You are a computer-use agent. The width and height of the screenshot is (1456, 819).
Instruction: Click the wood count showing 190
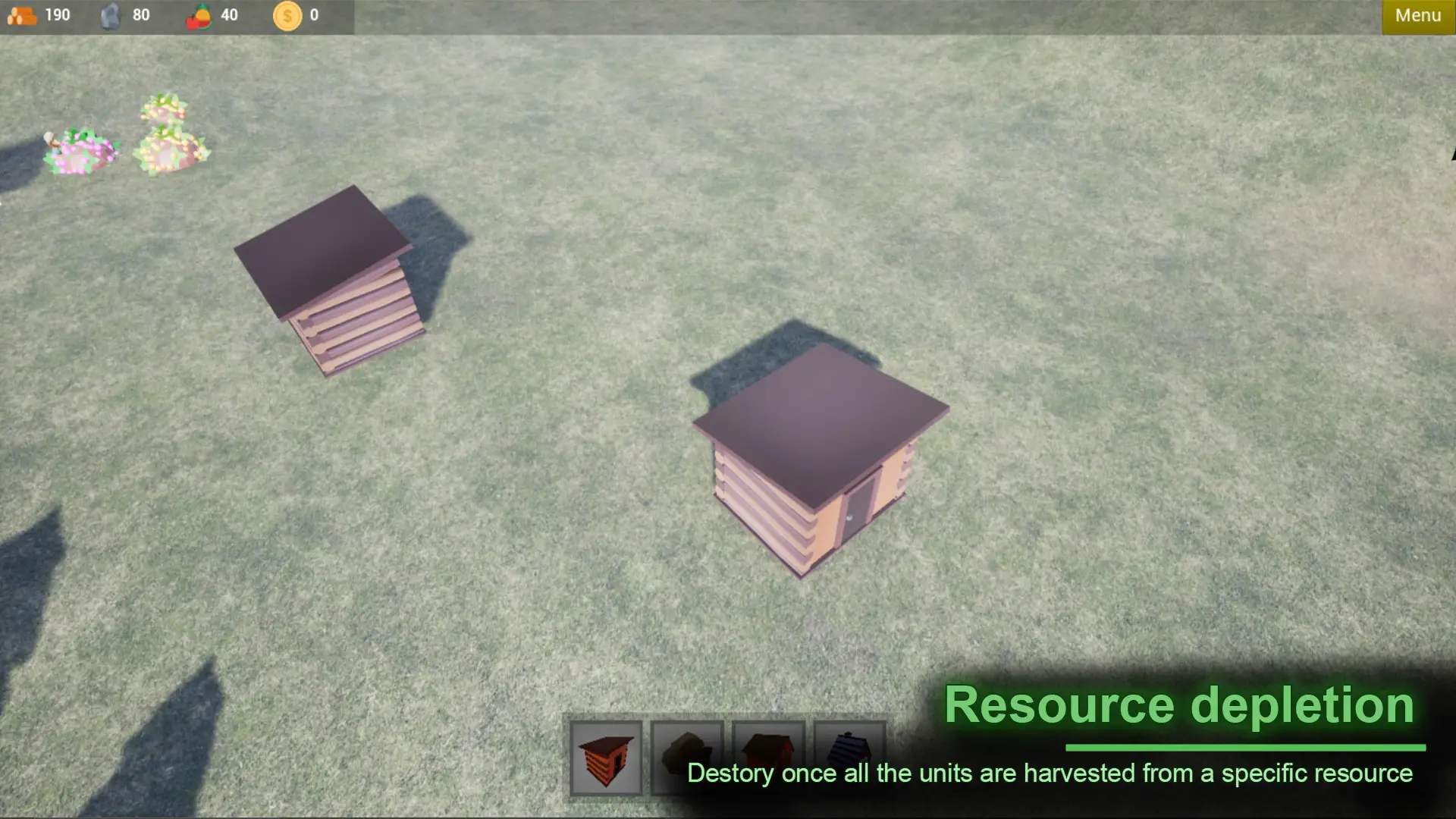point(57,14)
